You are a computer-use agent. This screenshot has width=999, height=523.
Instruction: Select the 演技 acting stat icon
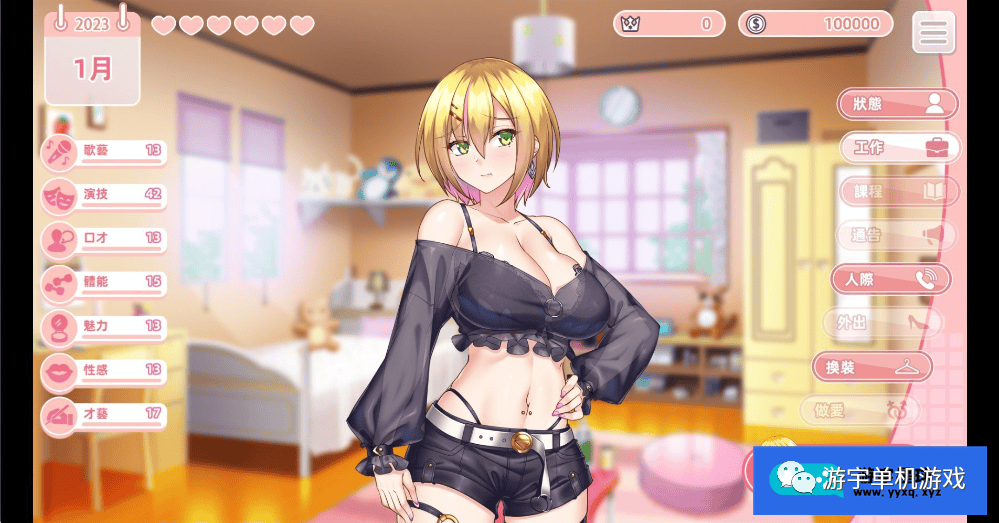click(x=59, y=196)
